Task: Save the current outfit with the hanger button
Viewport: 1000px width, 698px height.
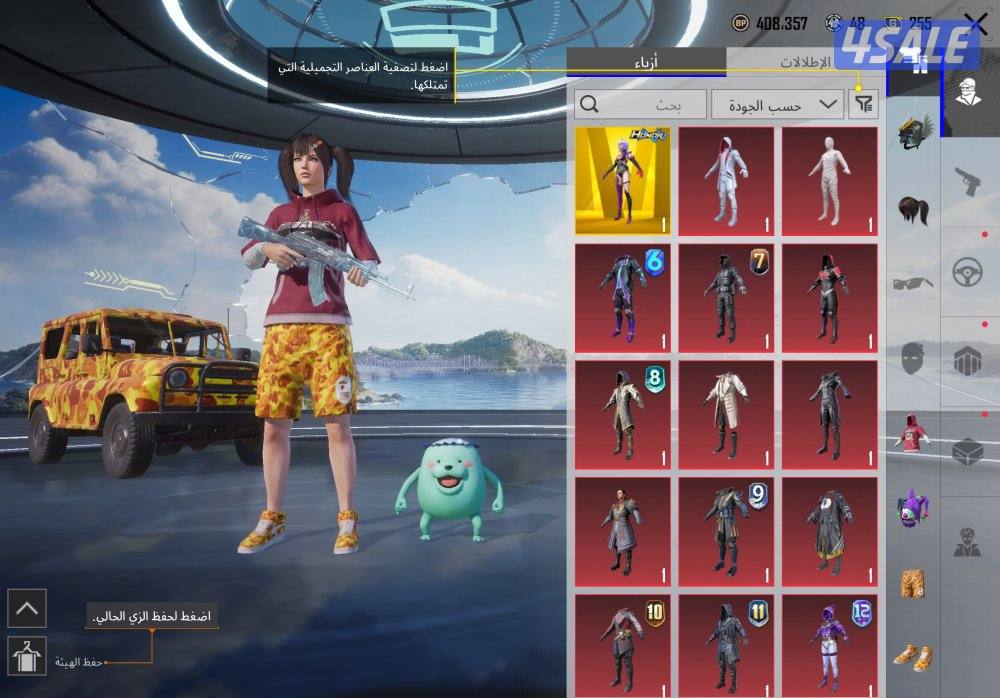Action: [26, 656]
